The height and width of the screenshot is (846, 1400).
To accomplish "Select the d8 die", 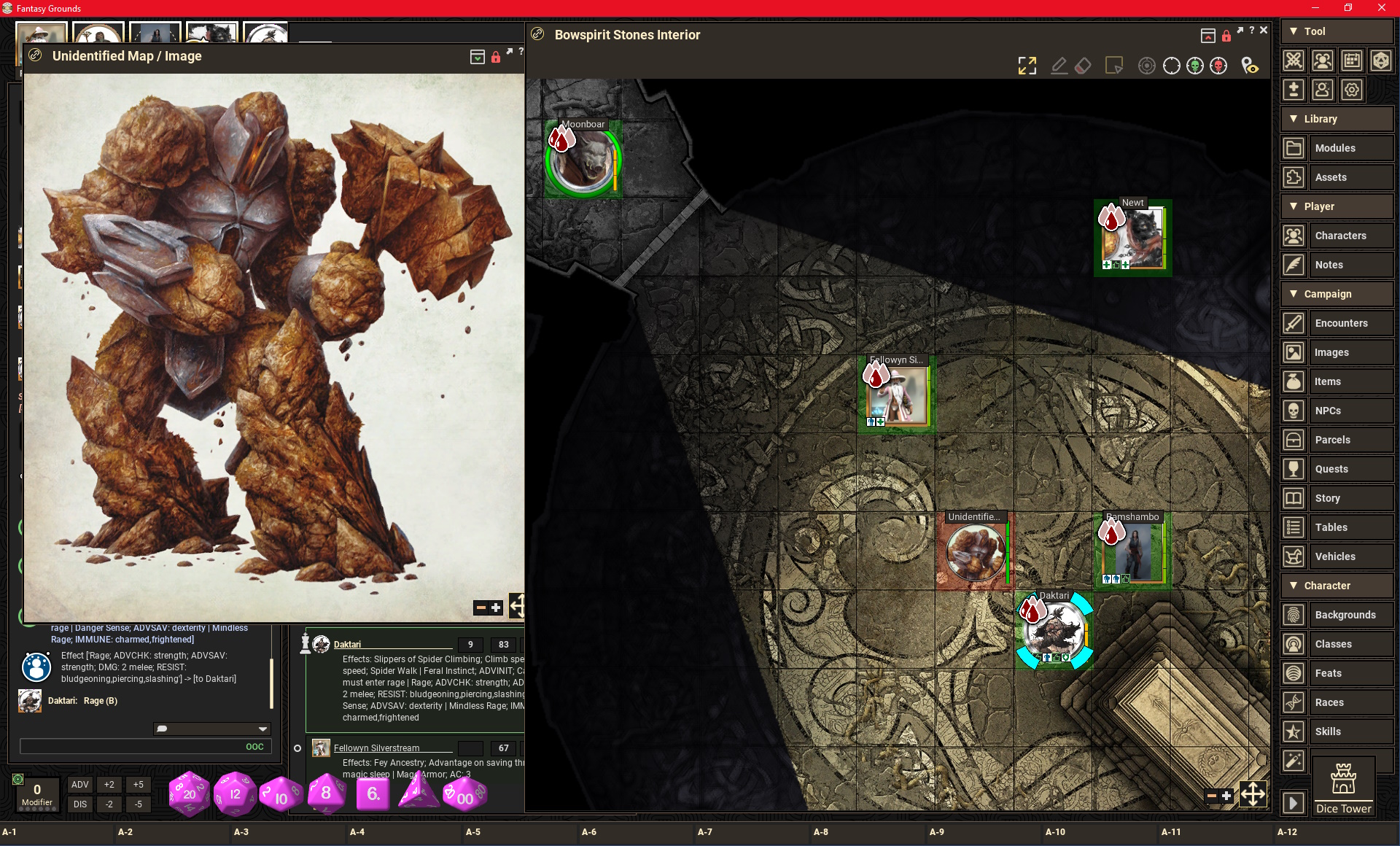I will [x=325, y=793].
